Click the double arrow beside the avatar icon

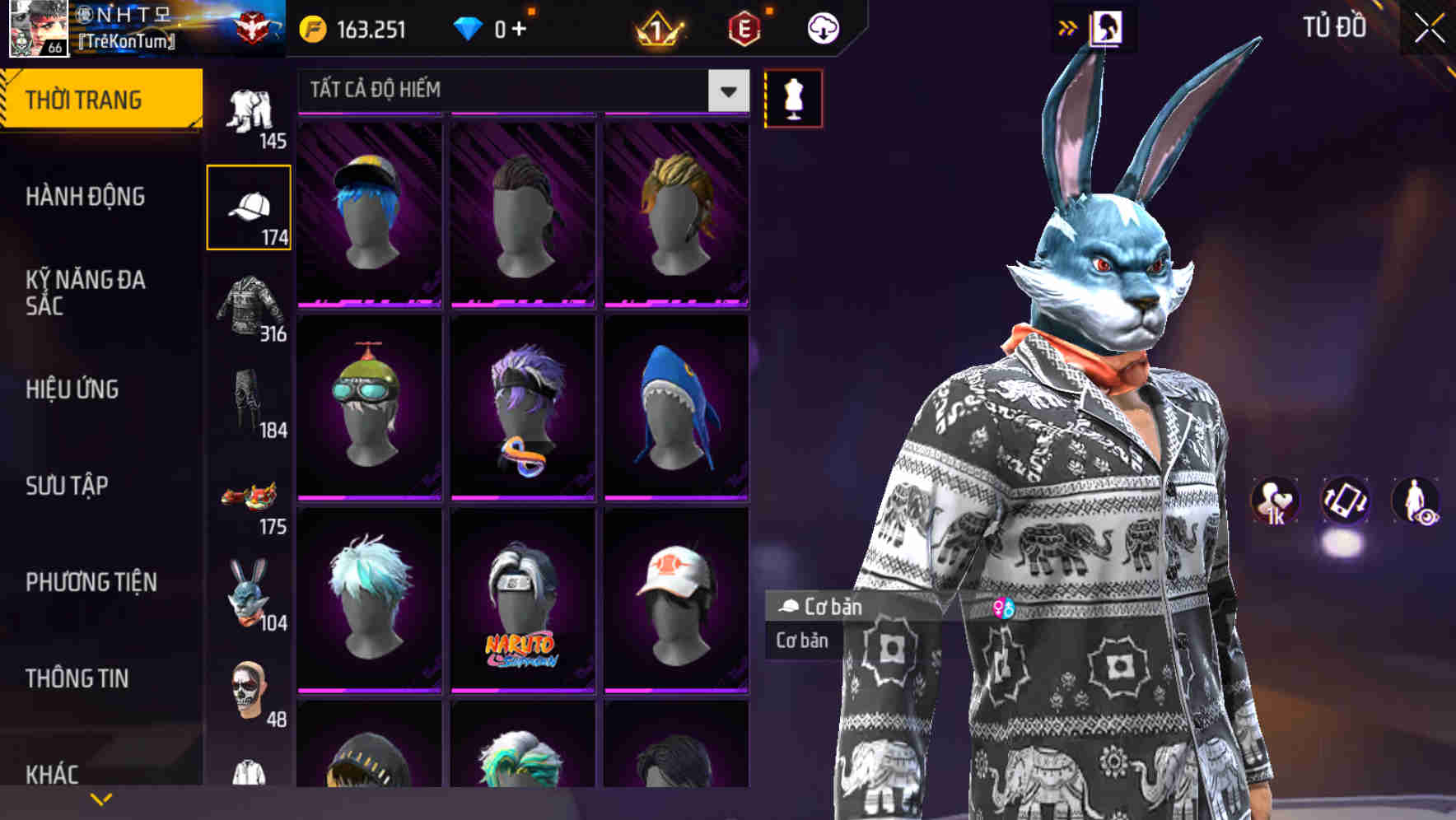coord(1068,26)
